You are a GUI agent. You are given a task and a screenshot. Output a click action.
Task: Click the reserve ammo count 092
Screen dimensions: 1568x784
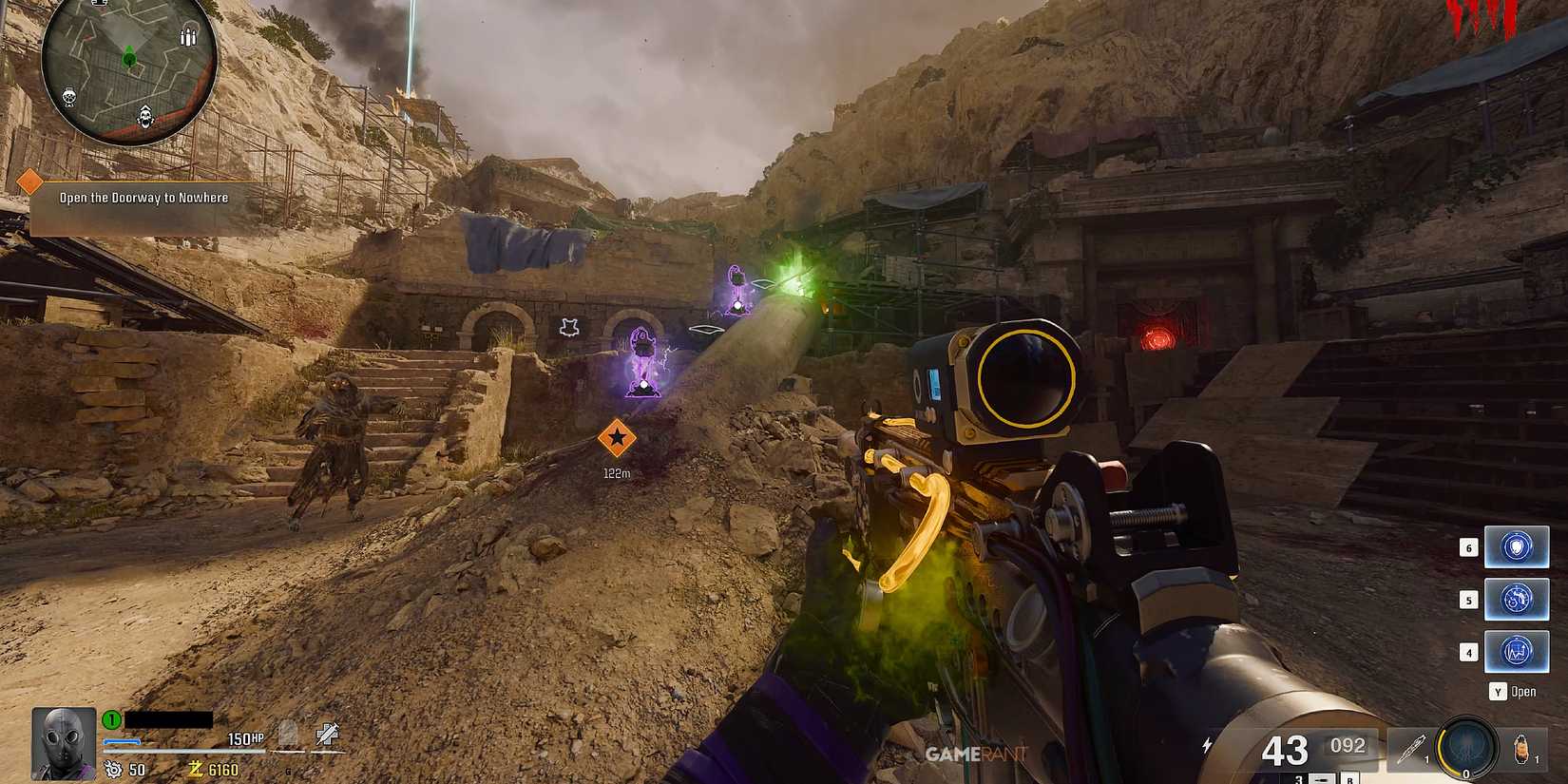click(x=1348, y=746)
